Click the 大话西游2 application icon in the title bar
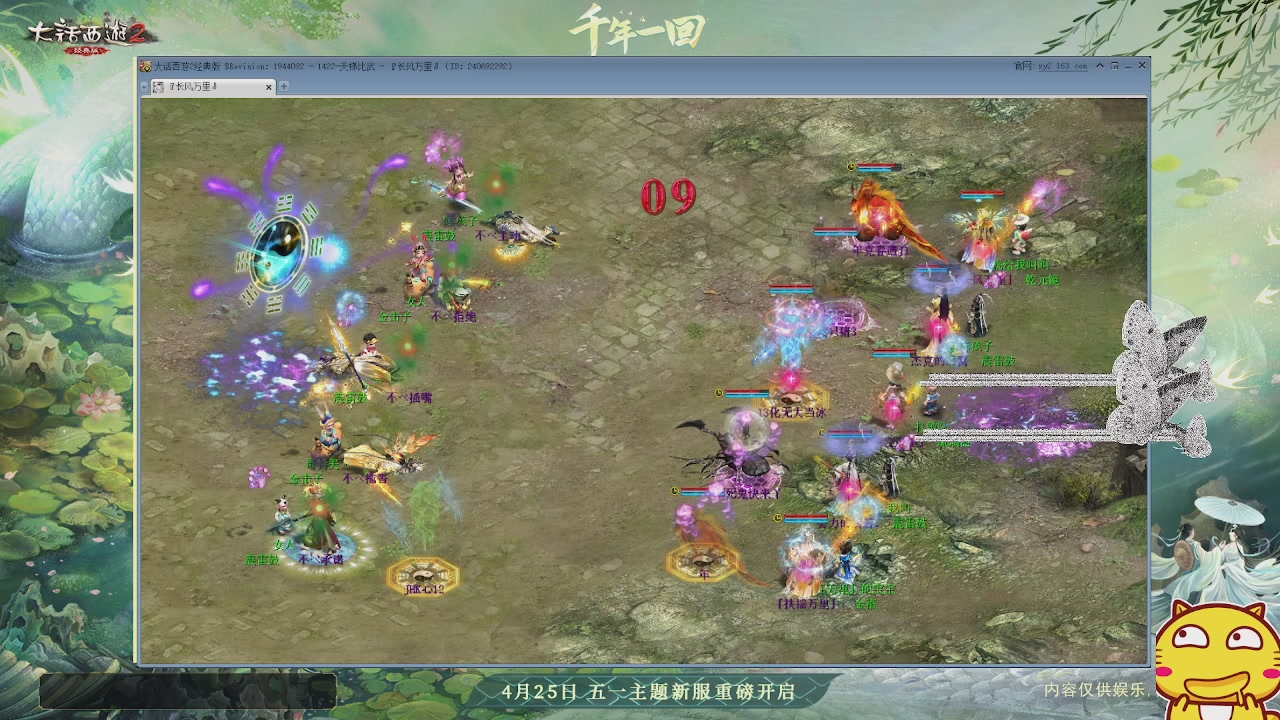This screenshot has width=1280, height=720. pyautogui.click(x=147, y=65)
